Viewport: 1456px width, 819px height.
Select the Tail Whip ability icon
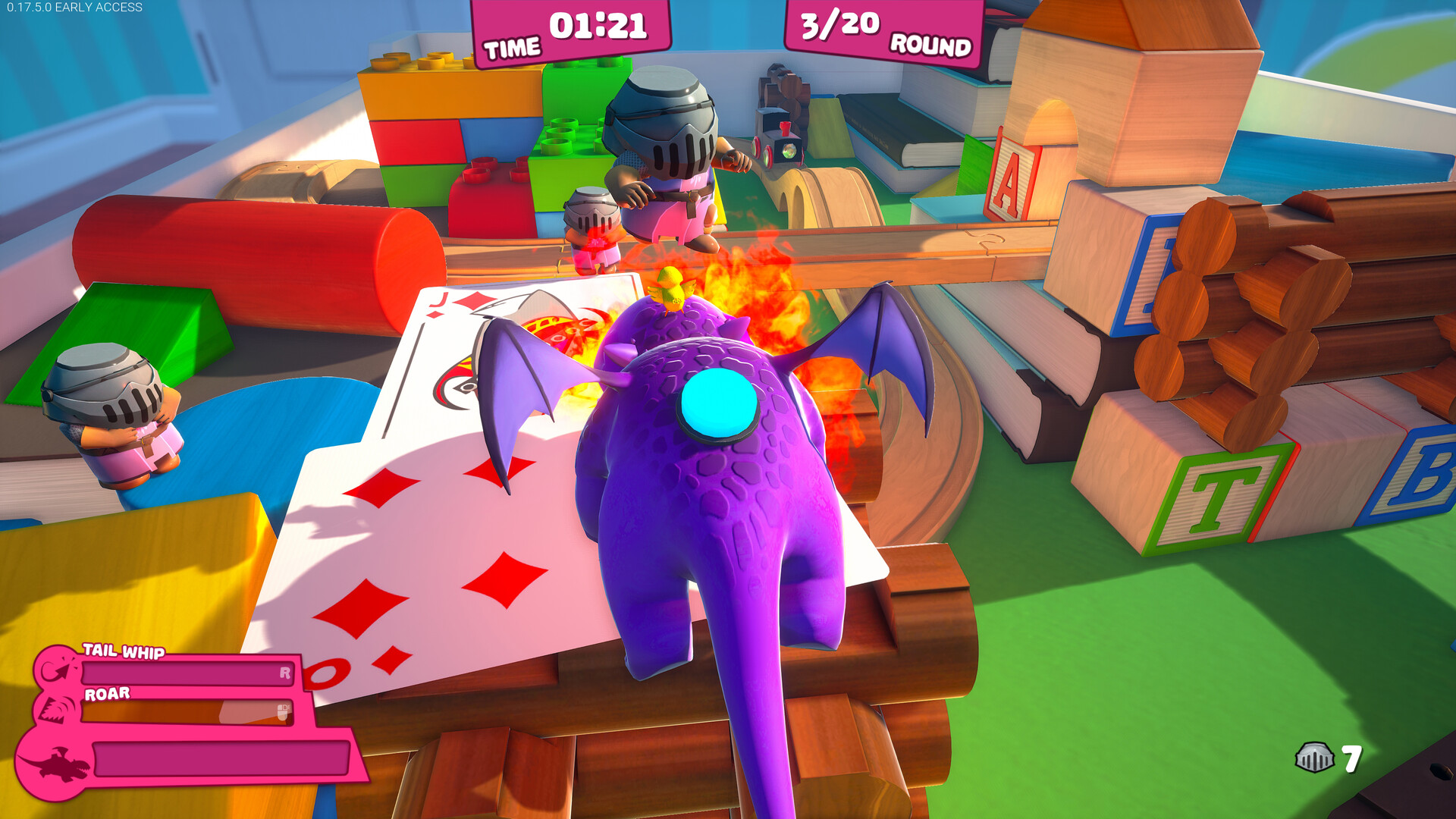58,669
